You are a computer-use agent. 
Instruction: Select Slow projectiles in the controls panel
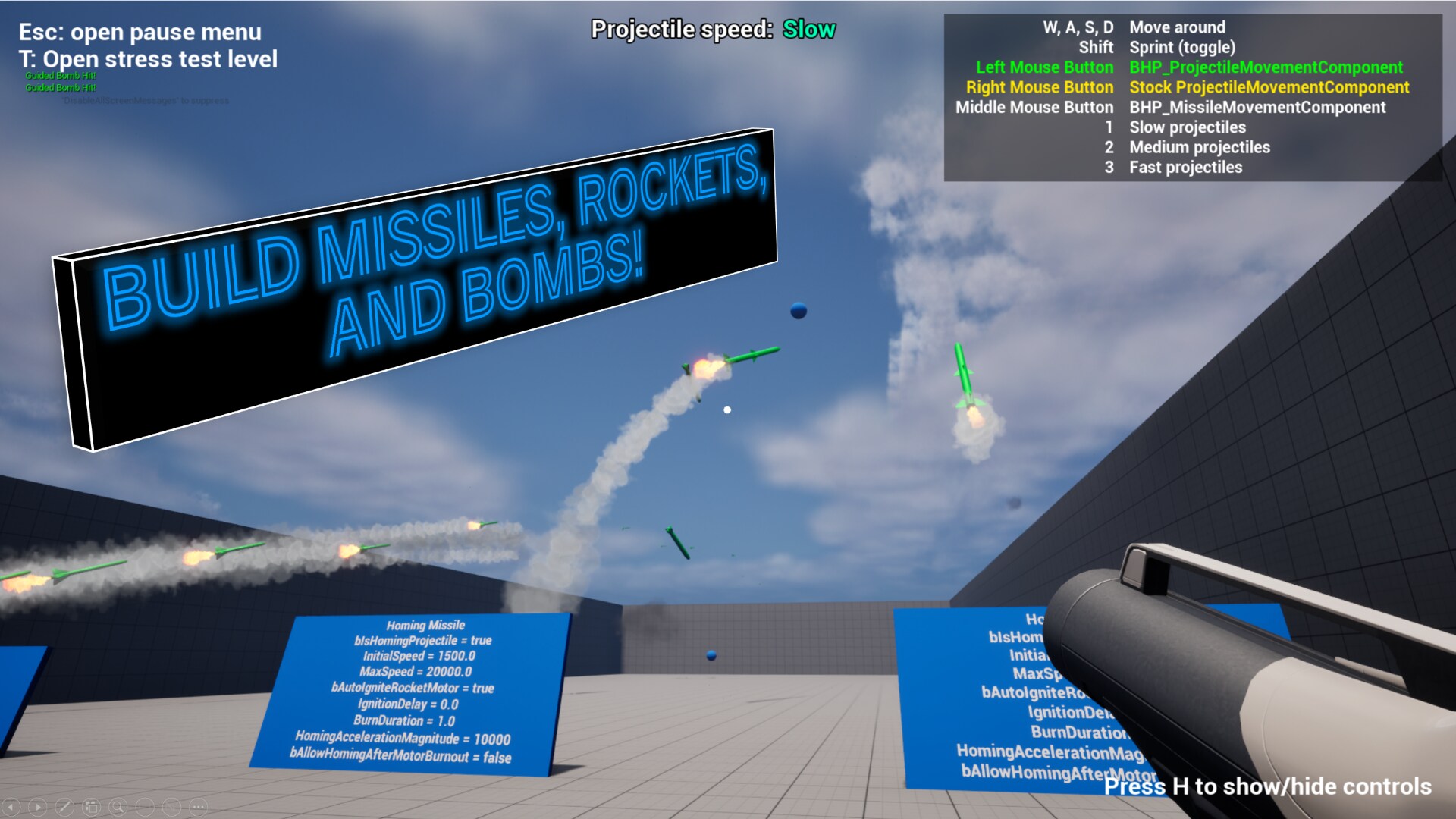tap(1187, 127)
